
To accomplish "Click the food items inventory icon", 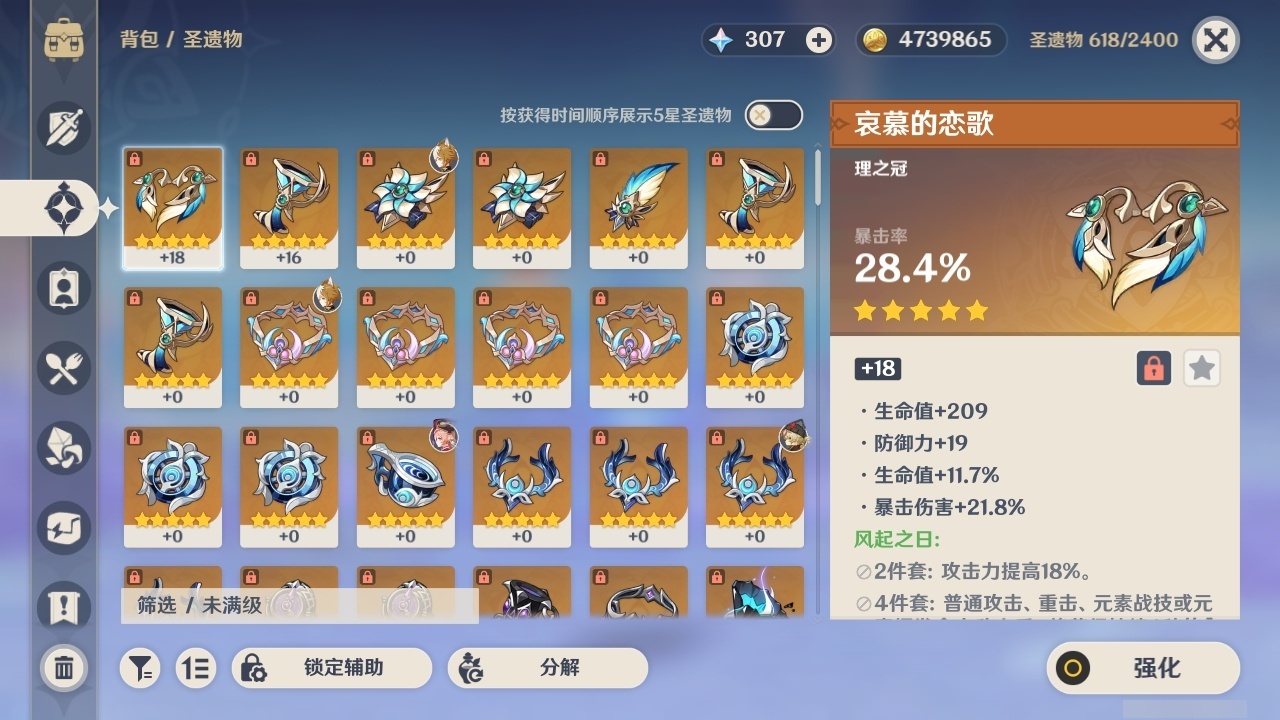I will tap(62, 368).
